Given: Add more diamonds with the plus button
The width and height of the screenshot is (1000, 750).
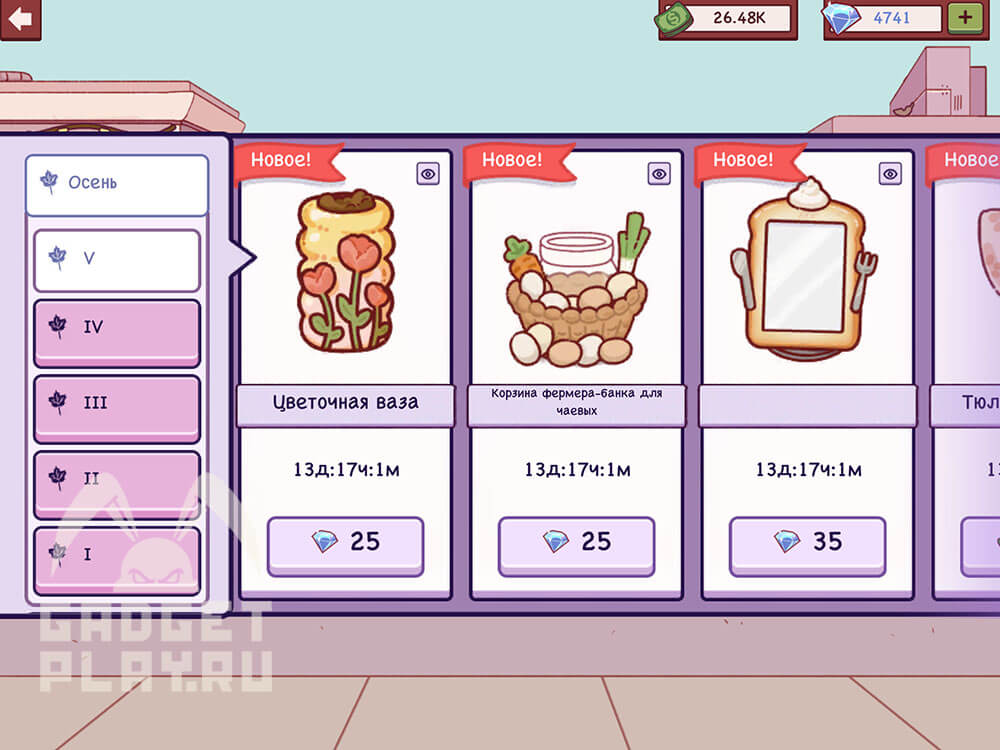Looking at the screenshot, I should point(965,18).
